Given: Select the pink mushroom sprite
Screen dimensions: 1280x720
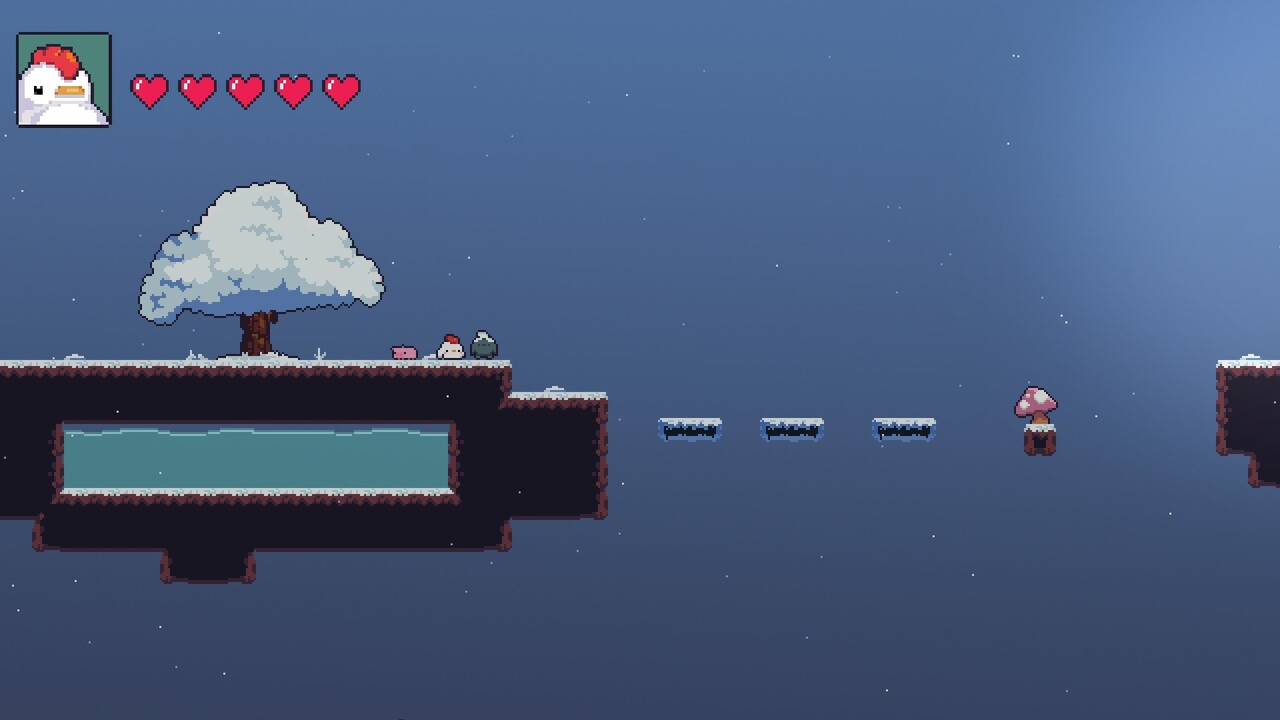Looking at the screenshot, I should click(1038, 402).
